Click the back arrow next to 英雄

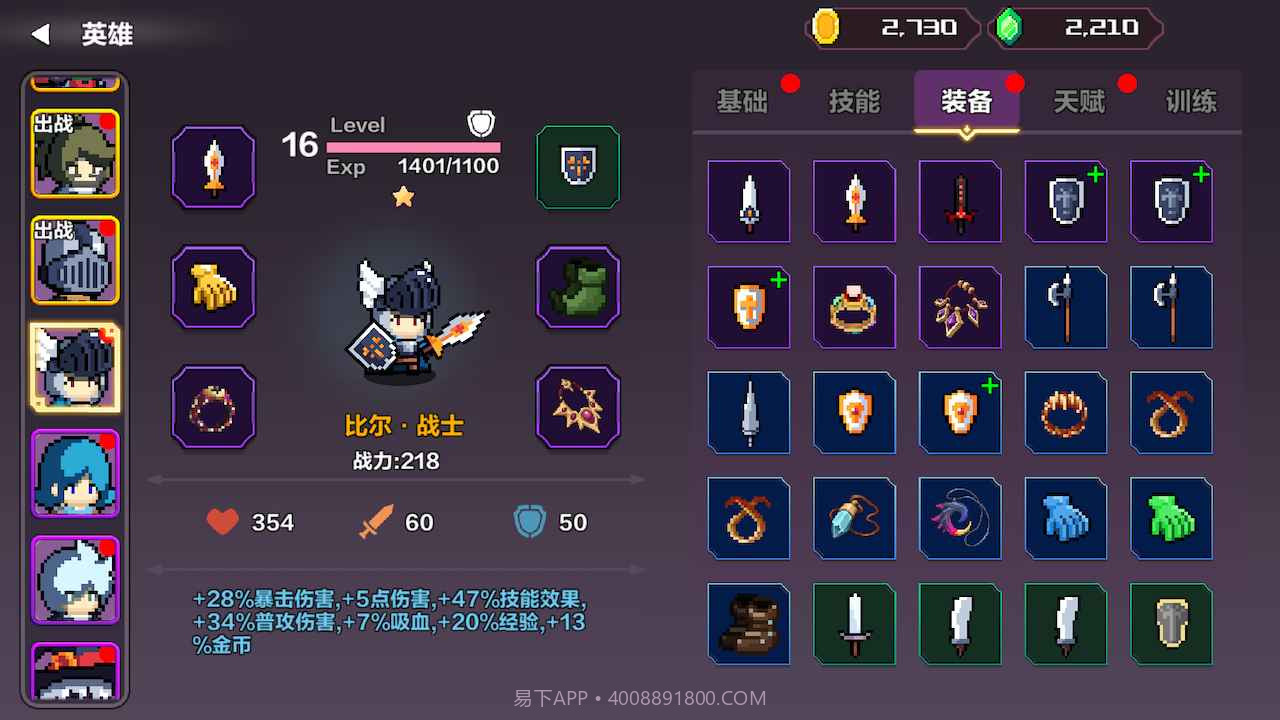click(38, 33)
